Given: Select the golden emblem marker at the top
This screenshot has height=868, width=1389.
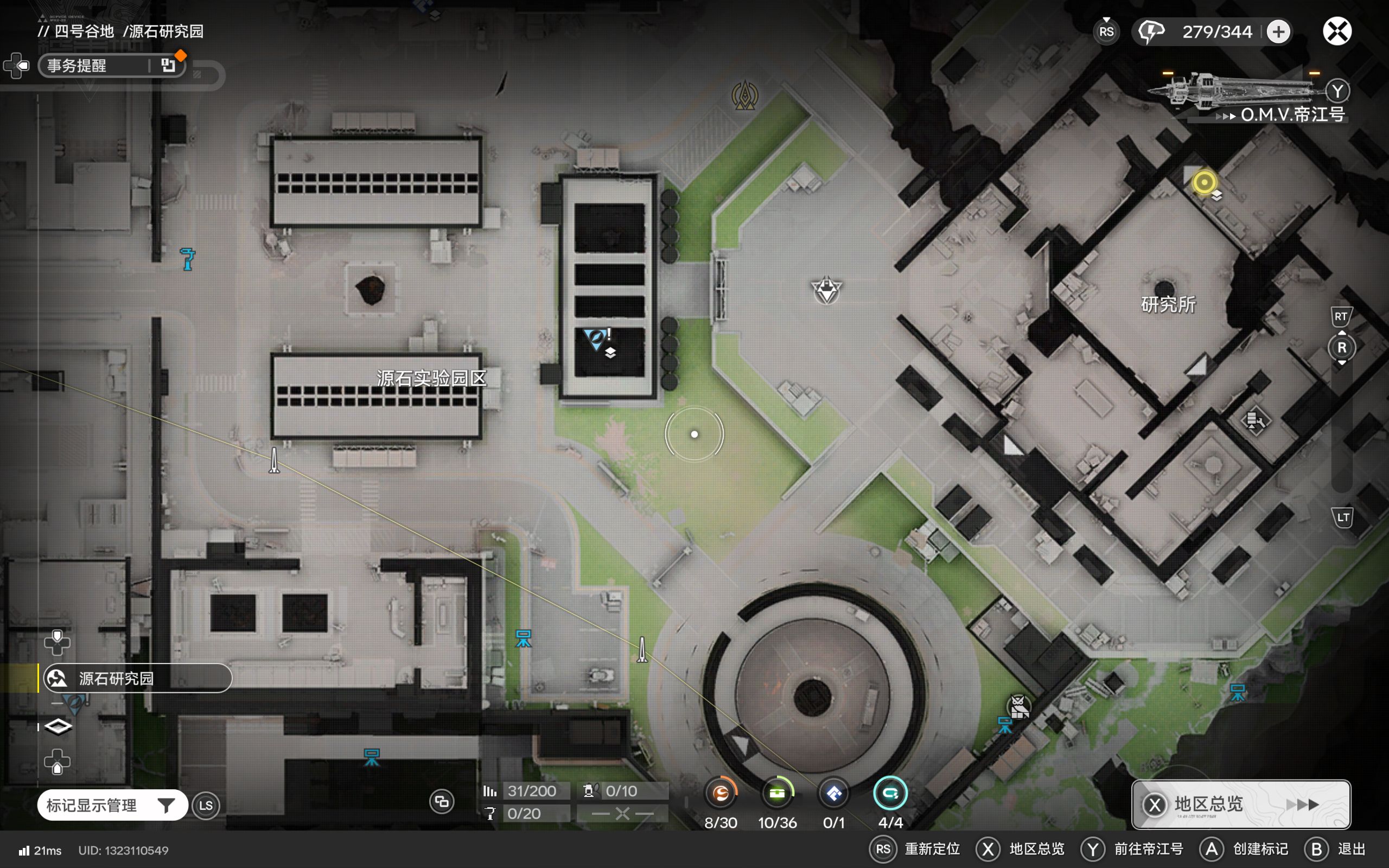Looking at the screenshot, I should coord(744,95).
